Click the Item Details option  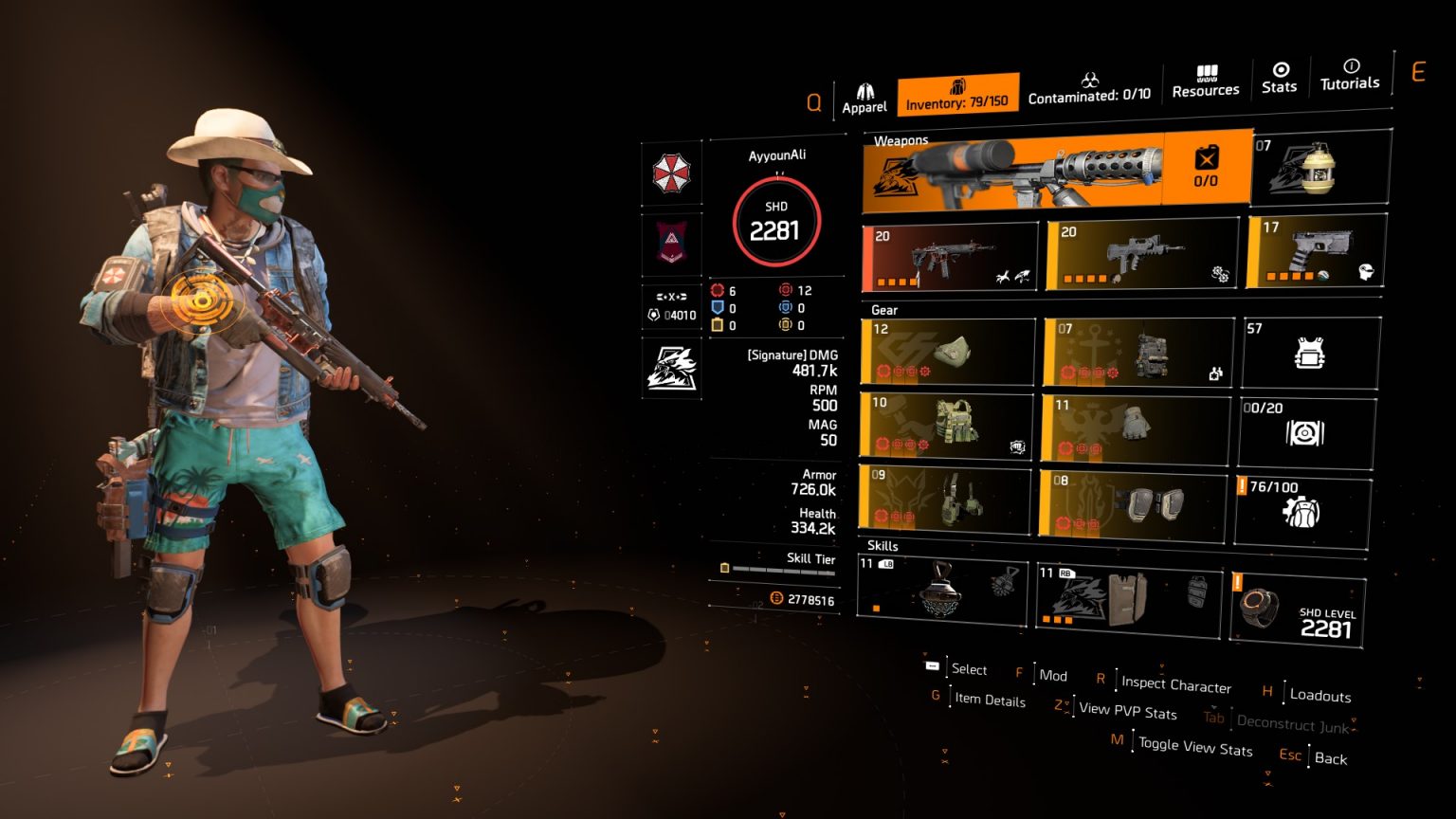coord(989,701)
